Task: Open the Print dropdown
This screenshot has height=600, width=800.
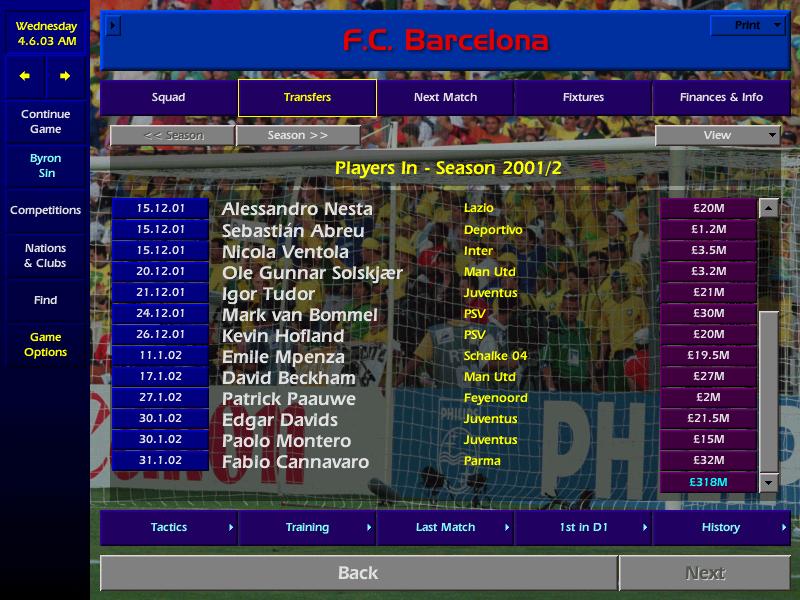Action: pyautogui.click(x=747, y=26)
